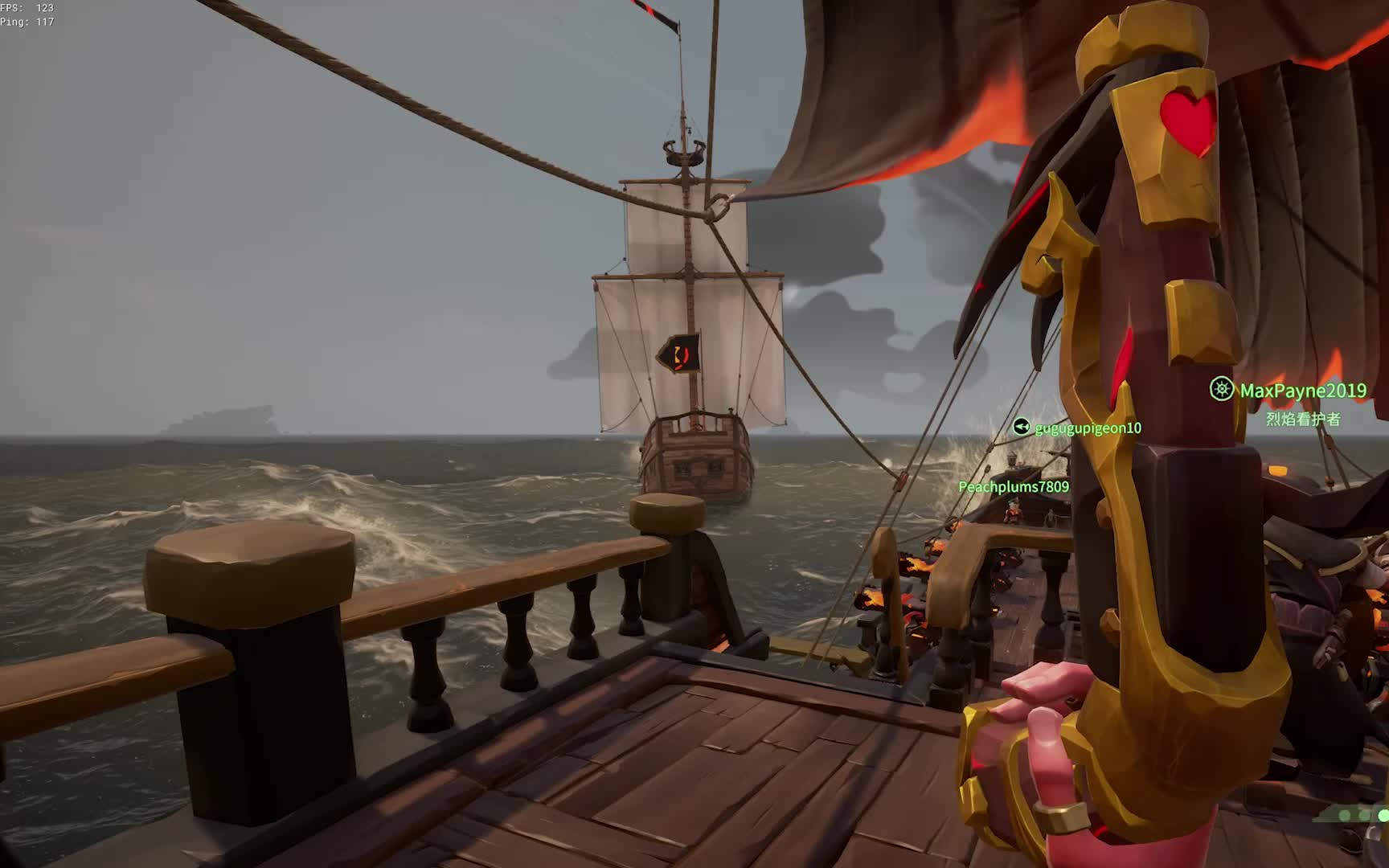
Task: Select the MaxPayne2019 crew nametag
Action: [1302, 391]
